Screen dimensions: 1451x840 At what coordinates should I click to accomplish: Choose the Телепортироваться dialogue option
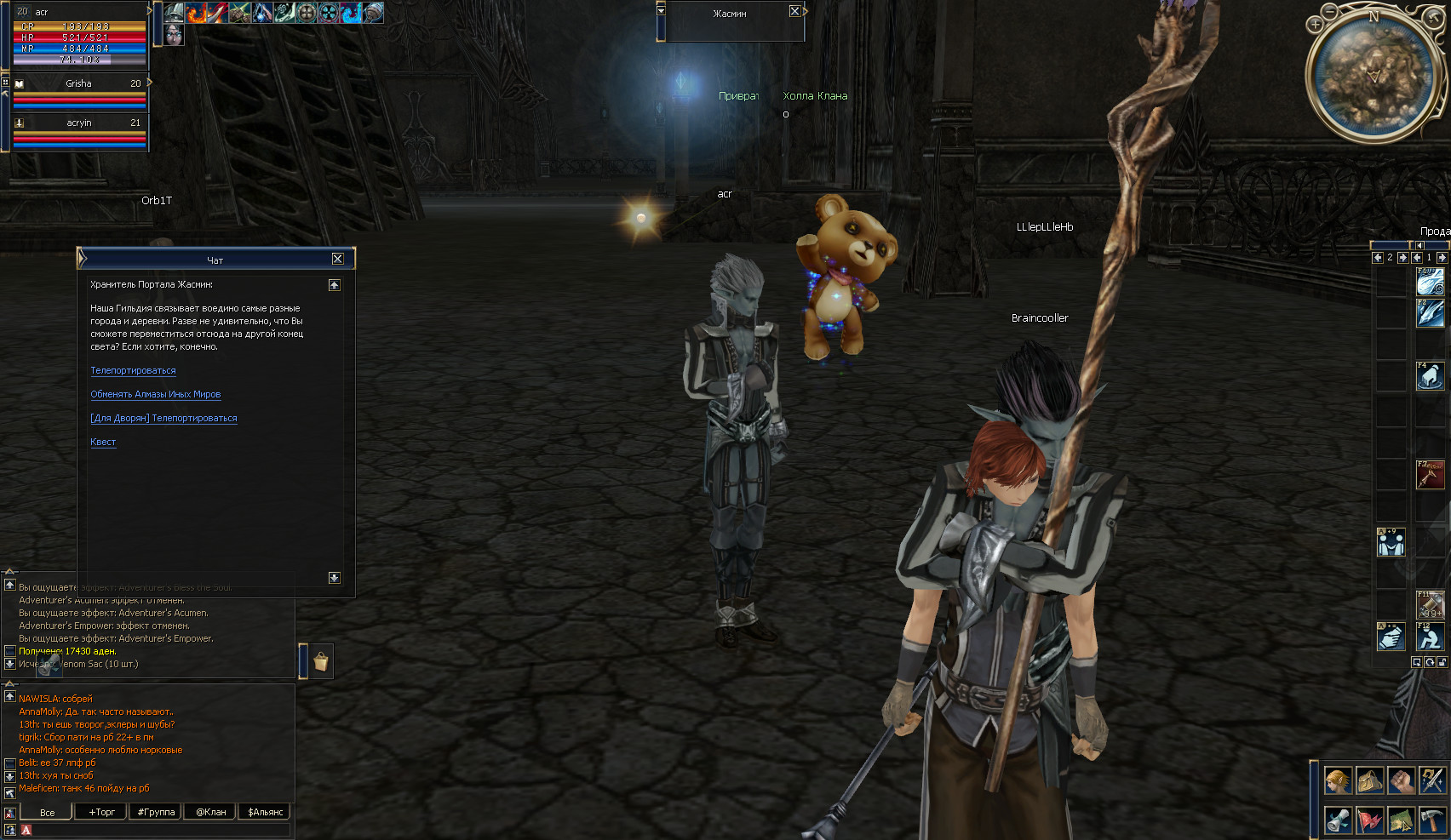click(133, 371)
